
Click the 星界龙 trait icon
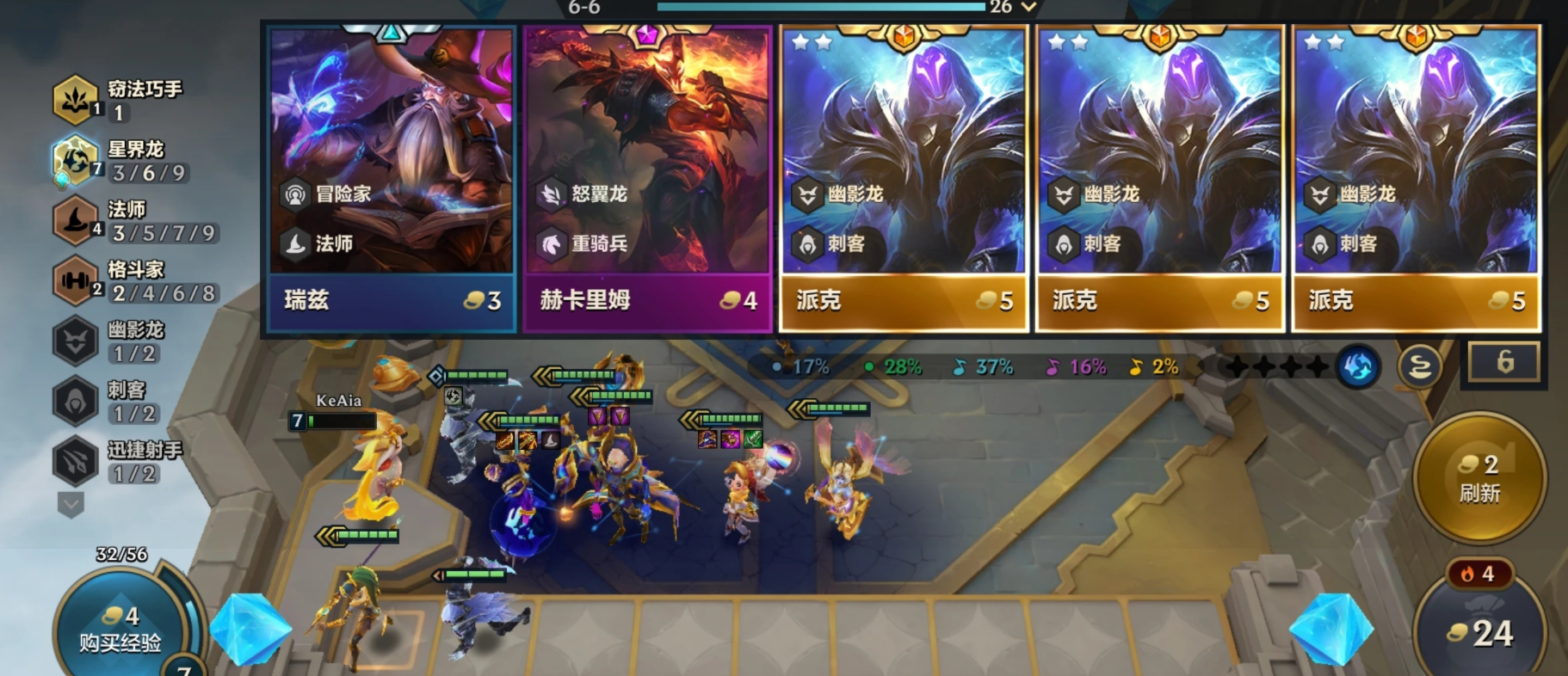point(74,158)
